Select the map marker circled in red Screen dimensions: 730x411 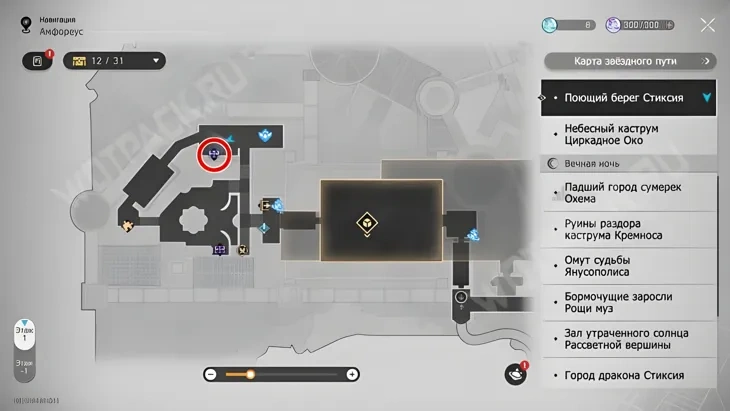[214, 154]
